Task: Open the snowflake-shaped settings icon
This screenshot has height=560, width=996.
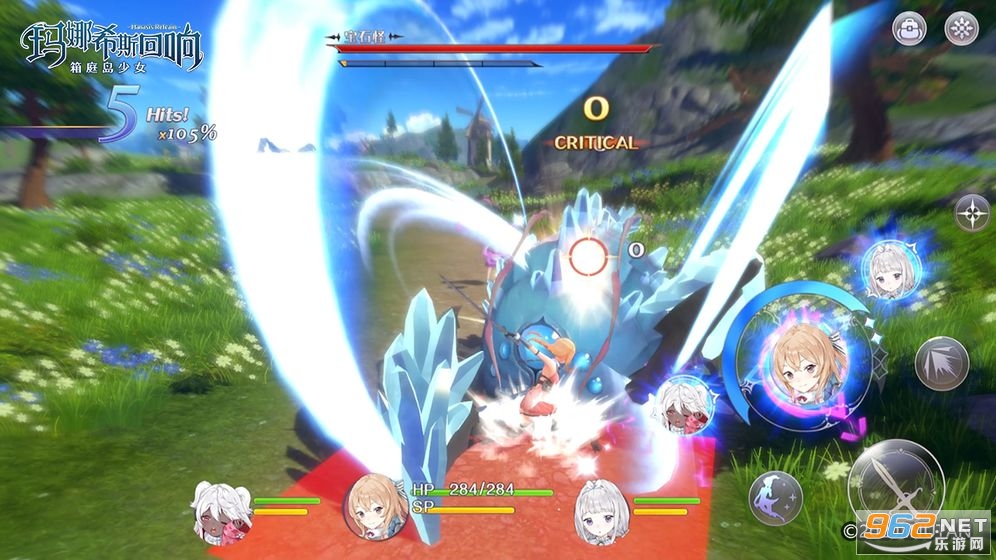Action: coord(960,29)
